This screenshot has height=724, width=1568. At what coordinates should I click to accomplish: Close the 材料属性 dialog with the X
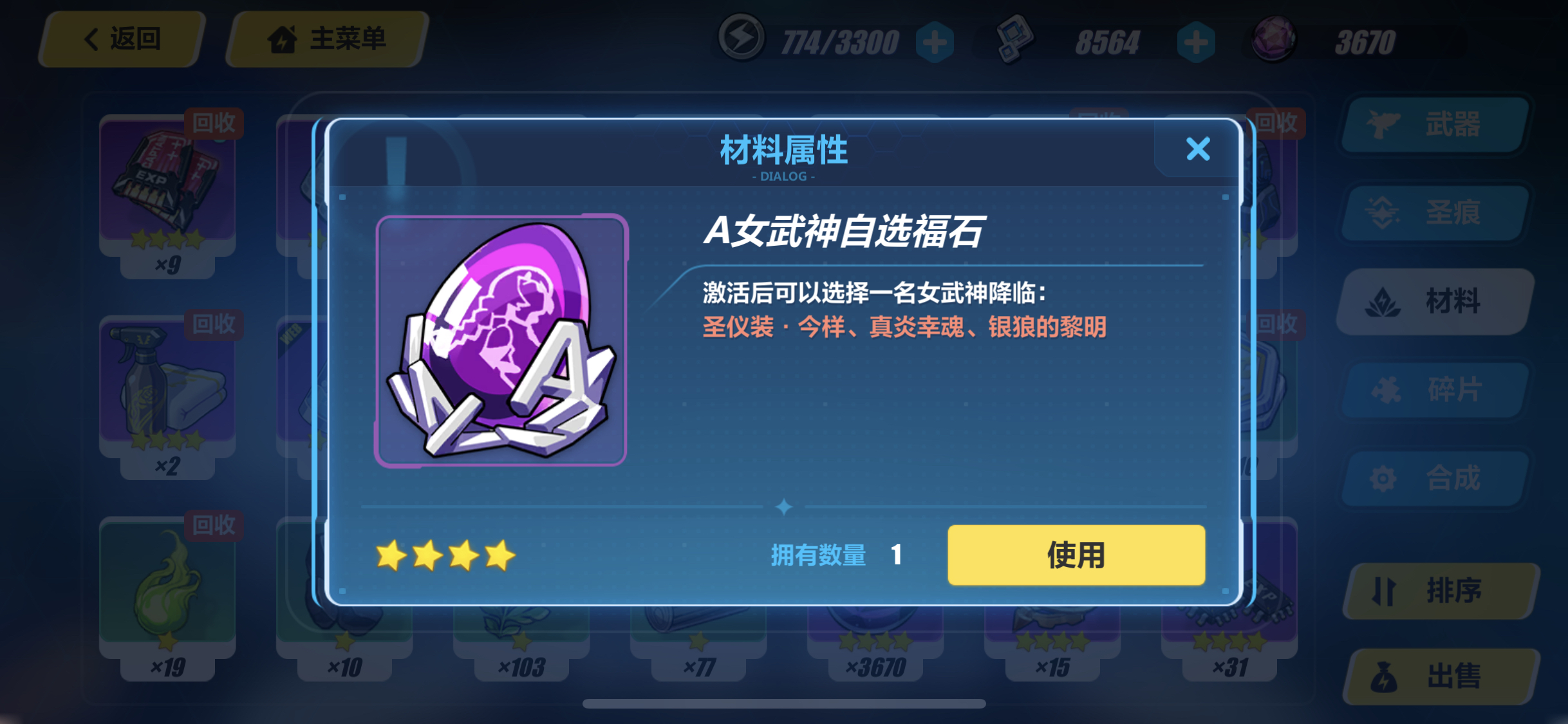pyautogui.click(x=1197, y=149)
